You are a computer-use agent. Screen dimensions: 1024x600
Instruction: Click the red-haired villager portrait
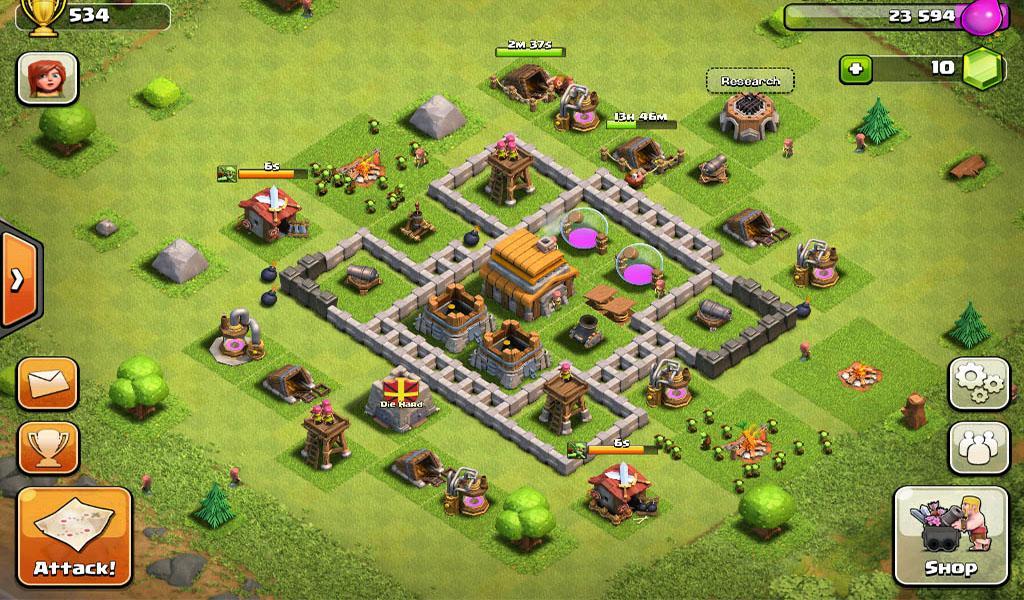(x=47, y=78)
